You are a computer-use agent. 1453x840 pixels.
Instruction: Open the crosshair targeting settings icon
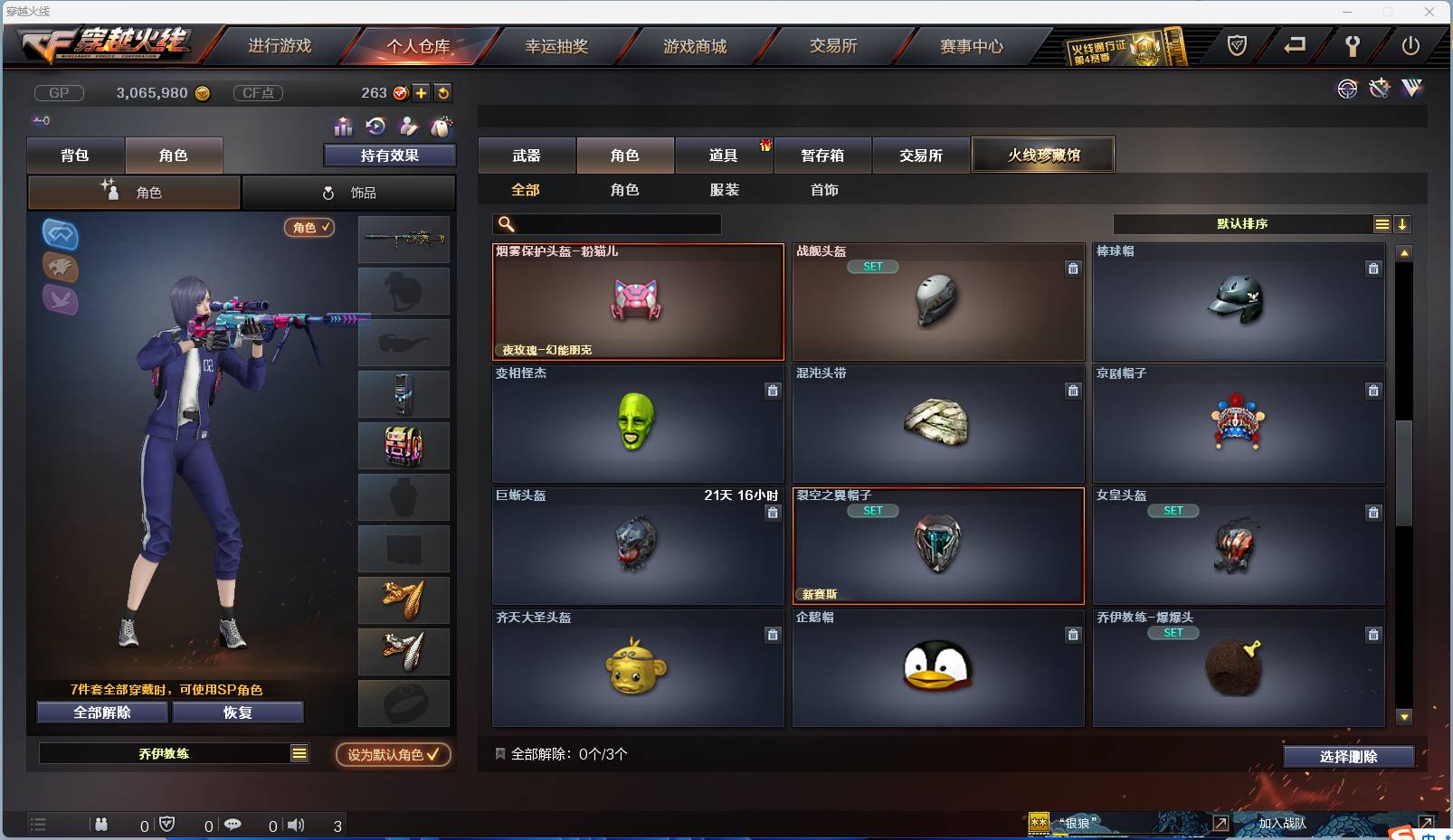[1347, 89]
